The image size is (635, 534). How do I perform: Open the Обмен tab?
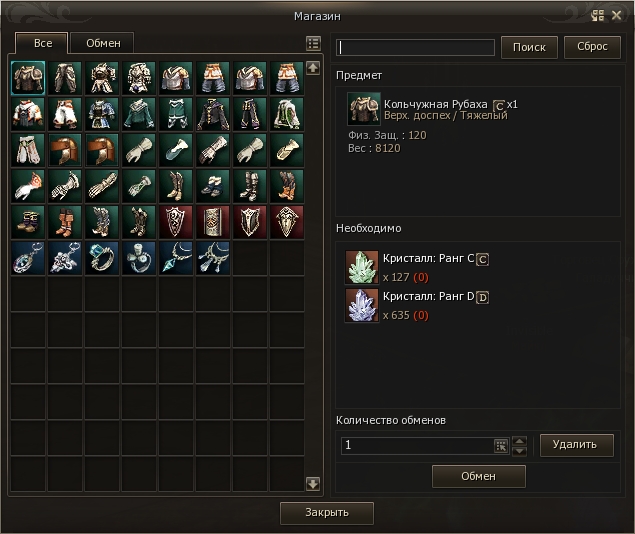(x=103, y=43)
